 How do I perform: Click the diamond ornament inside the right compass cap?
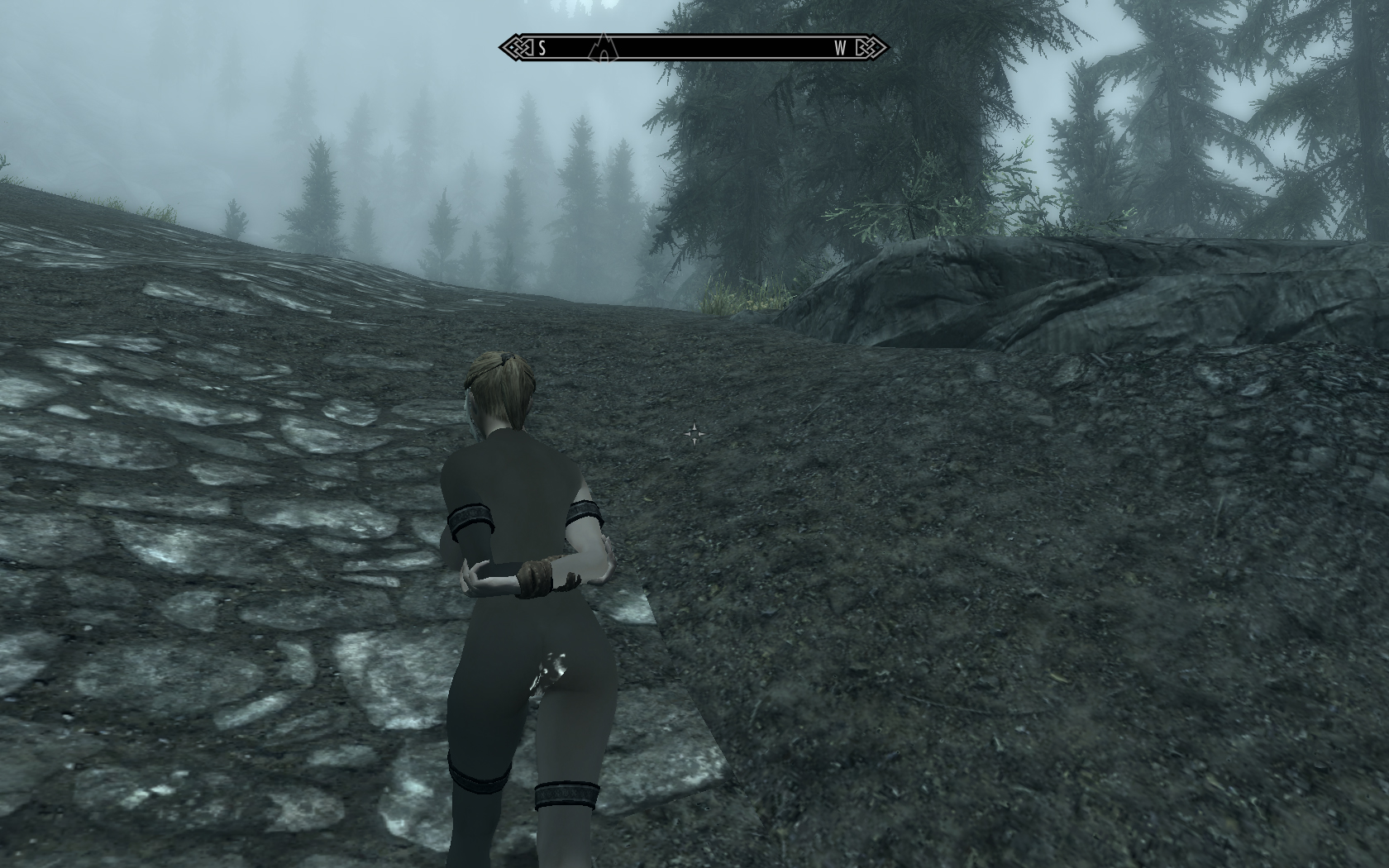tap(879, 47)
